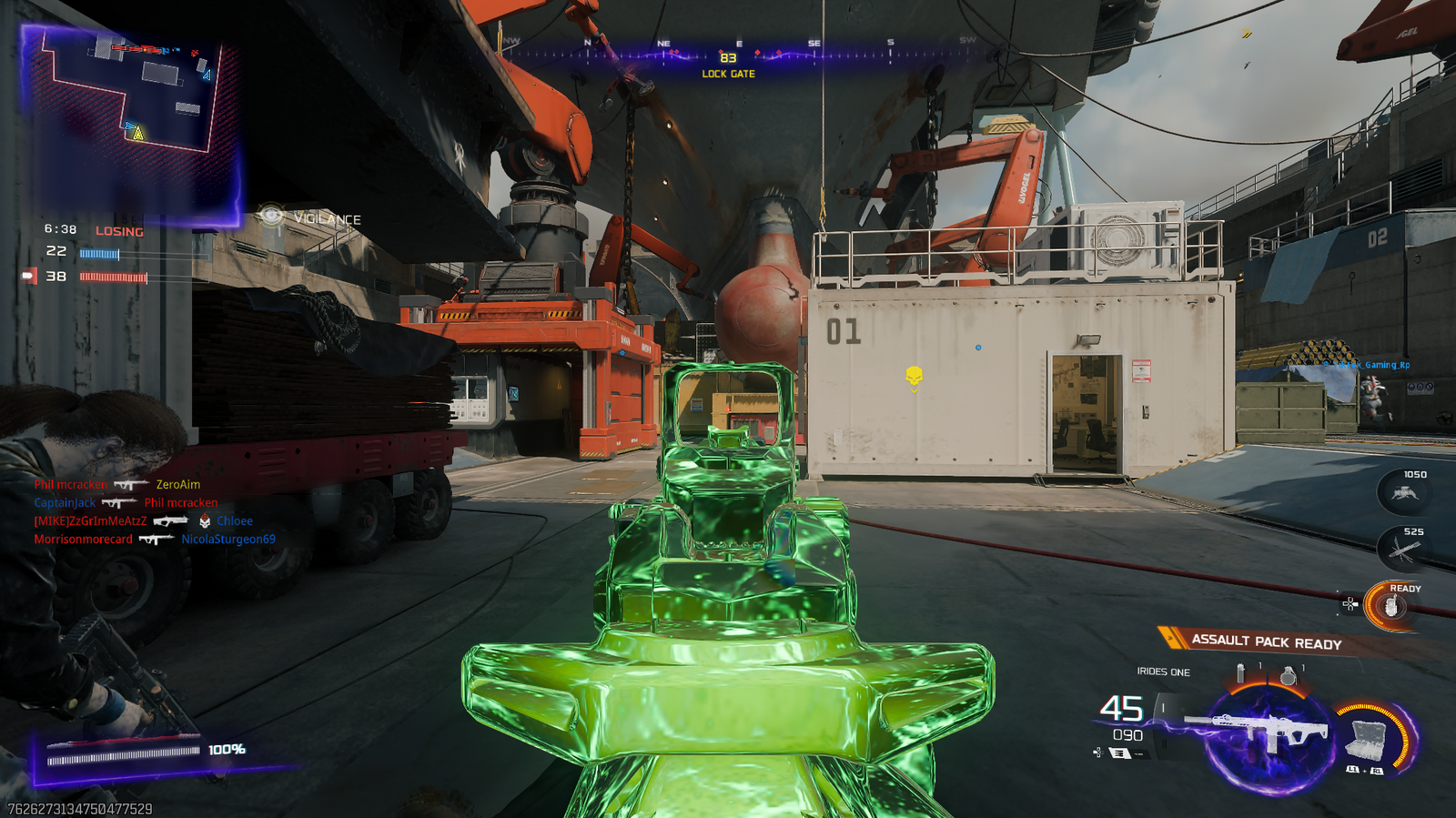Select the 1050-point scorestreak icon
Viewport: 1456px width, 818px height.
point(1404,494)
